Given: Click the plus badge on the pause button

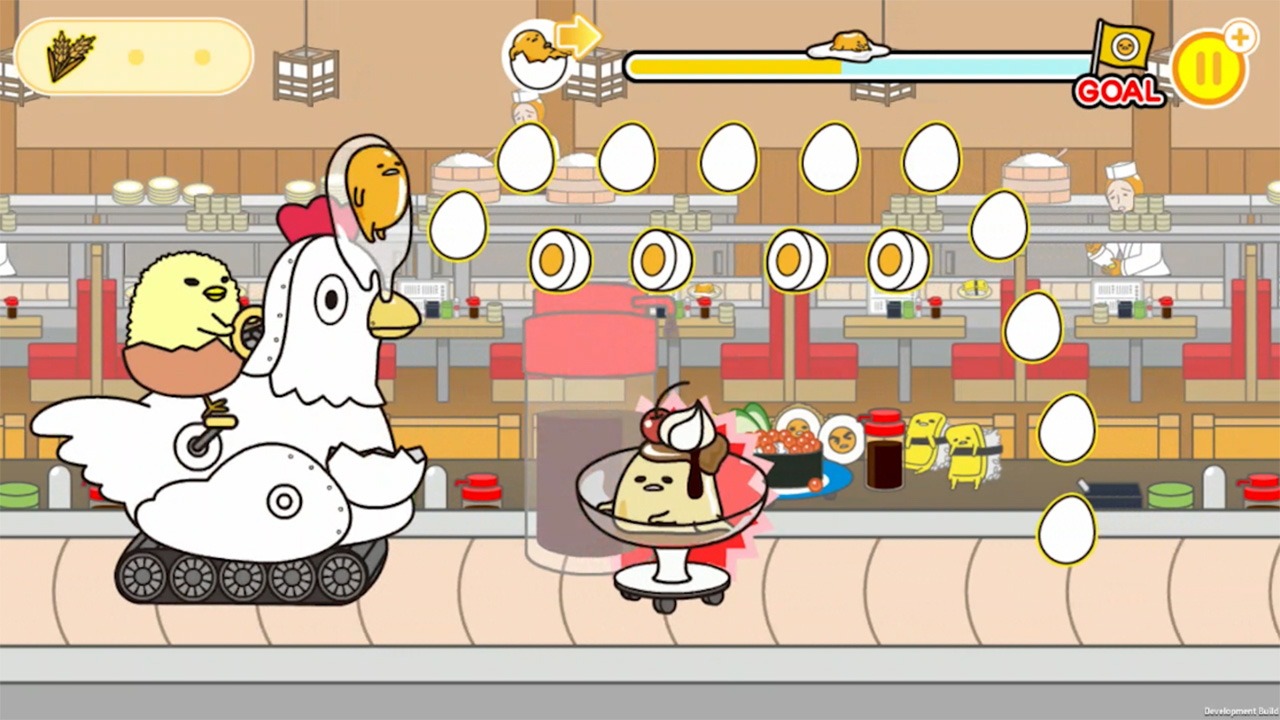Looking at the screenshot, I should pos(1241,37).
